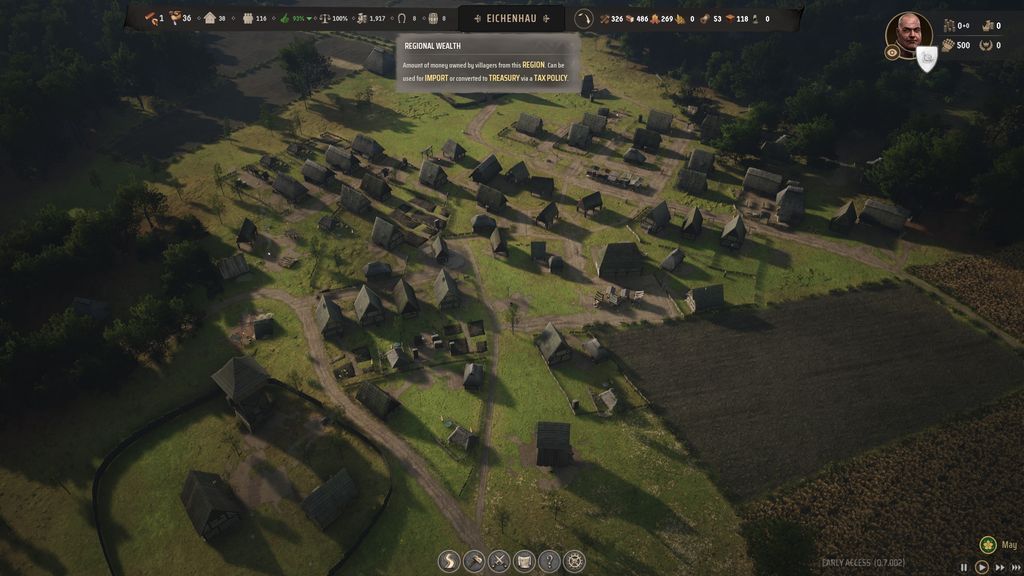Screen dimensions: 1024x576
Task: Click the eye icon beside the portrait
Action: pos(891,53)
